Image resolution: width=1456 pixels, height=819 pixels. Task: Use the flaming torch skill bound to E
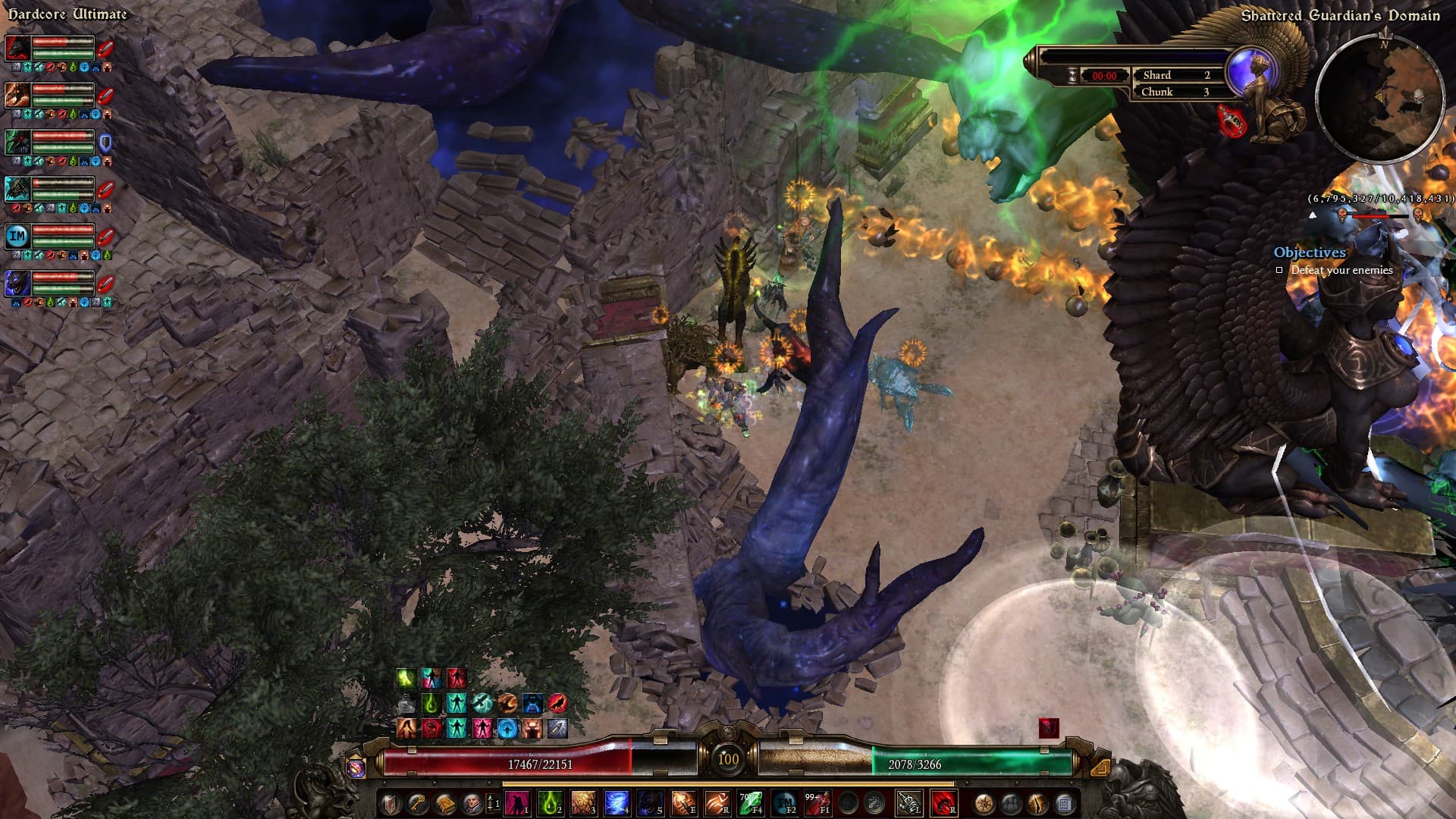[683, 802]
